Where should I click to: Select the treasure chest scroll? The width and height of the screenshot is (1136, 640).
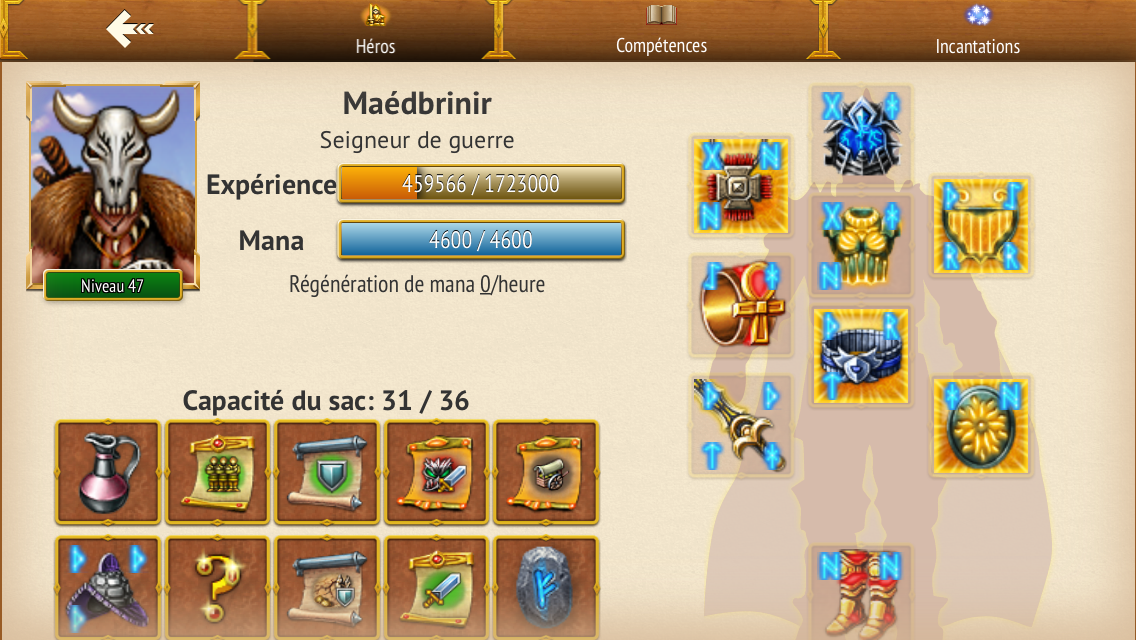pyautogui.click(x=546, y=472)
